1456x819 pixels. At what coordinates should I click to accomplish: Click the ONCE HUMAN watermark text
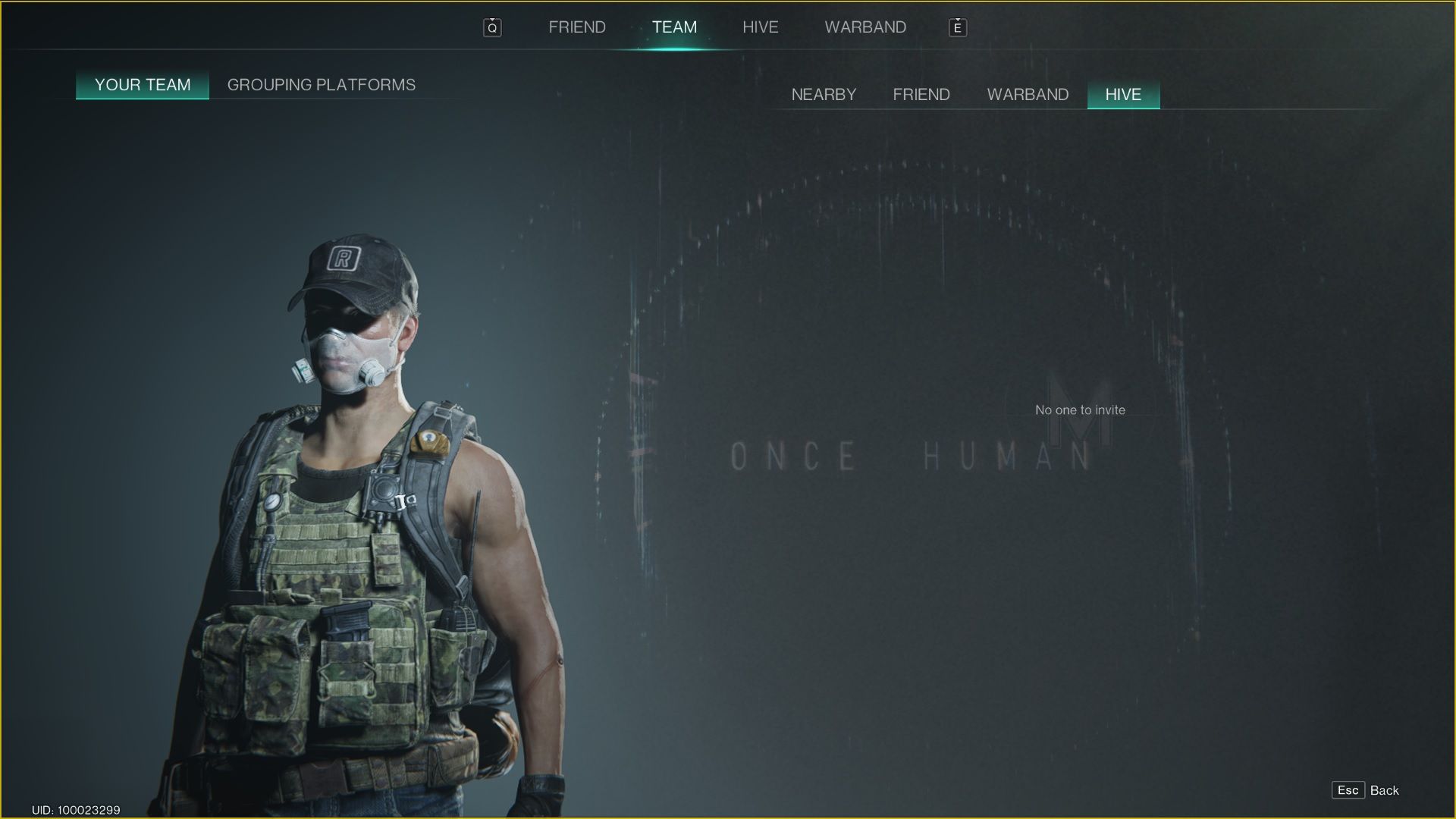[x=910, y=457]
